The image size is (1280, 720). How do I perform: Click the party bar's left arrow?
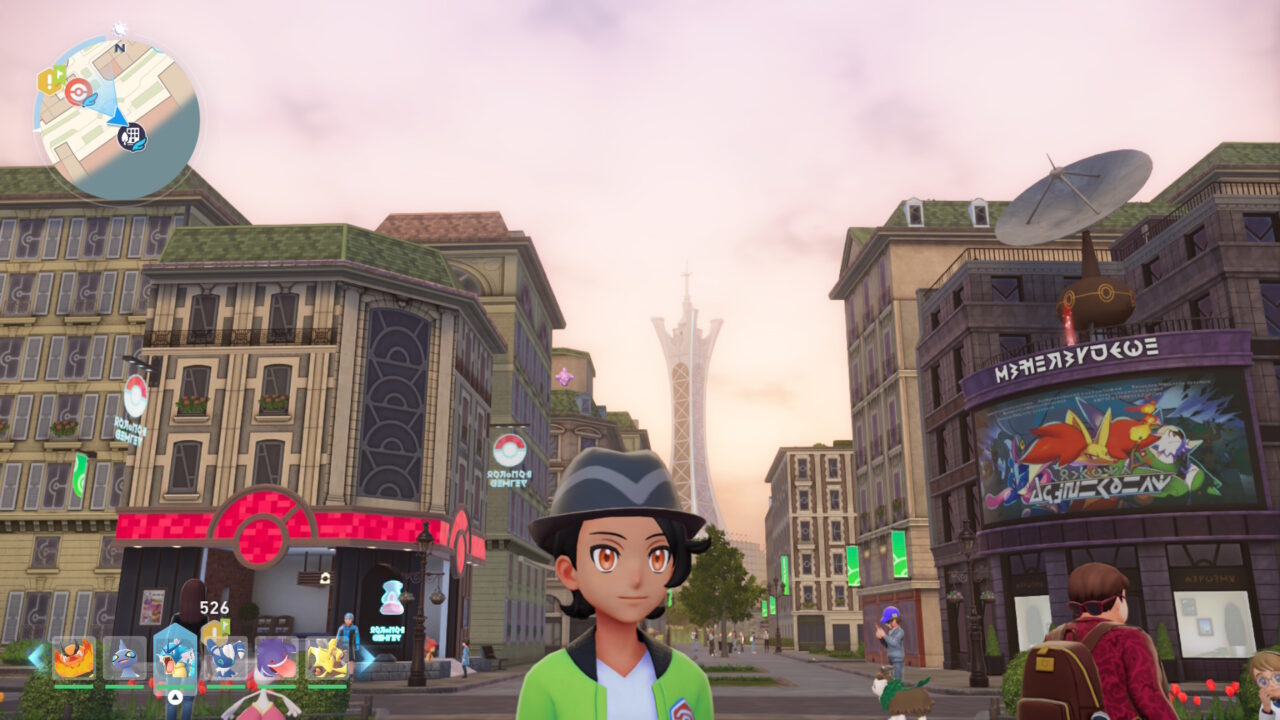point(35,657)
